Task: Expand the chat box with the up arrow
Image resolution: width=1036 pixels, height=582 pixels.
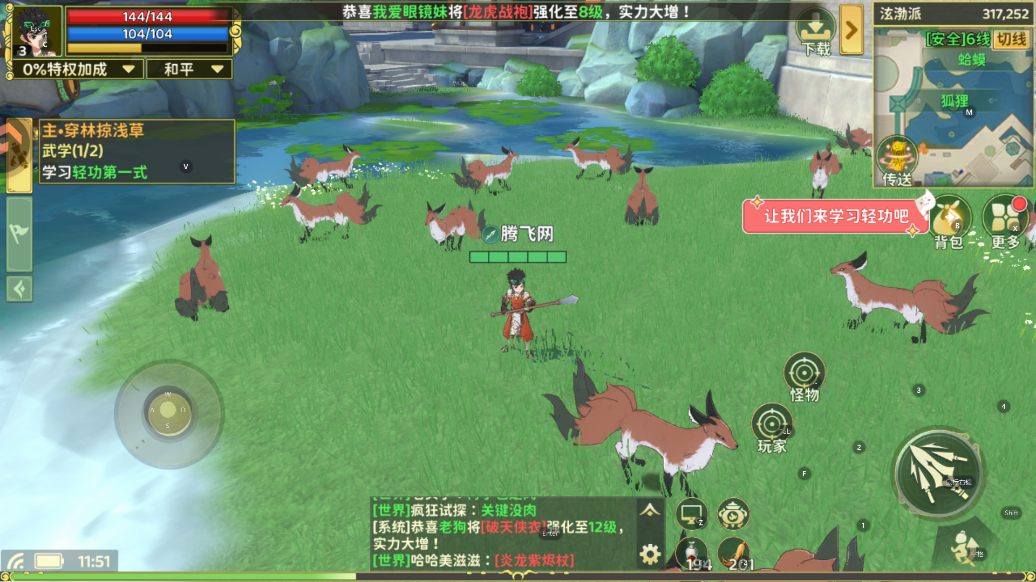Action: 650,510
